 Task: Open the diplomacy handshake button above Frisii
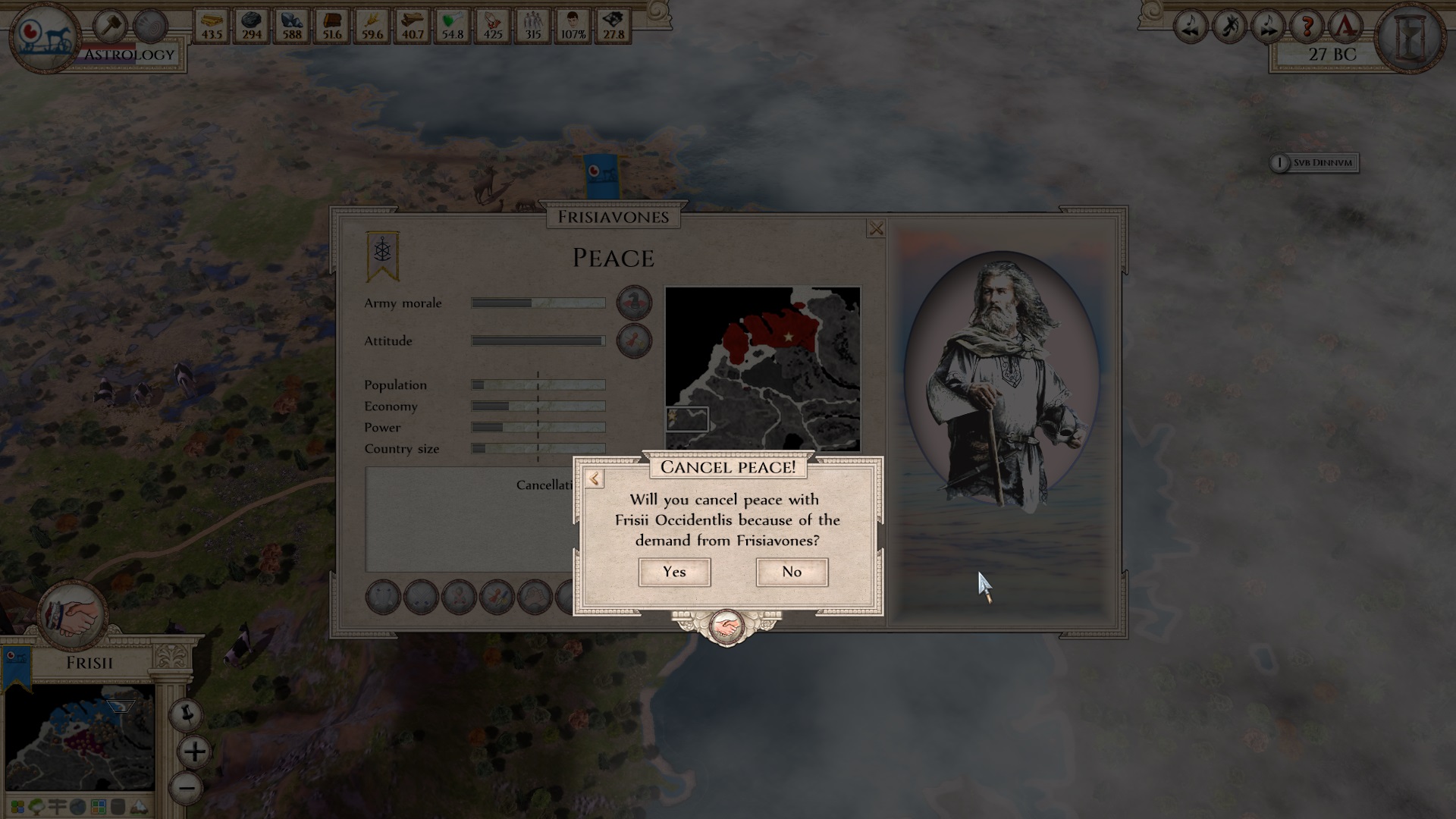73,616
